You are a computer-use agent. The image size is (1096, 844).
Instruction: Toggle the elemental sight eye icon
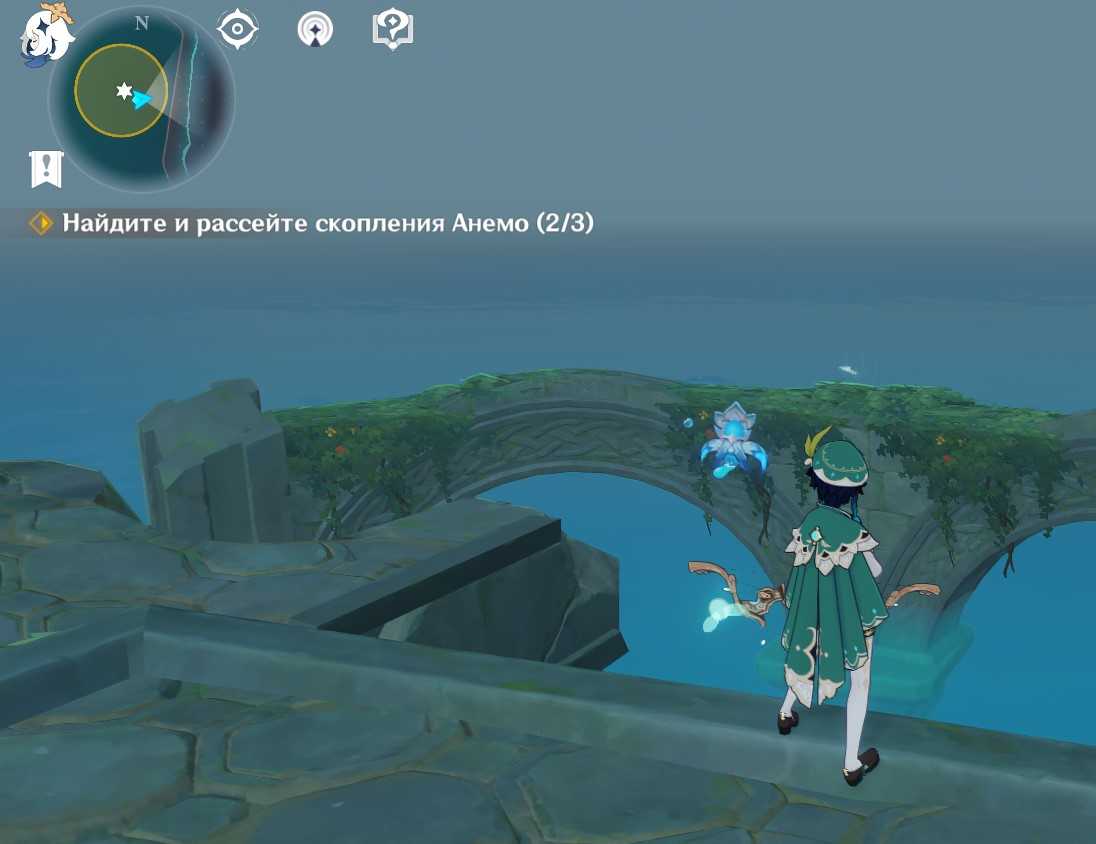(x=238, y=30)
